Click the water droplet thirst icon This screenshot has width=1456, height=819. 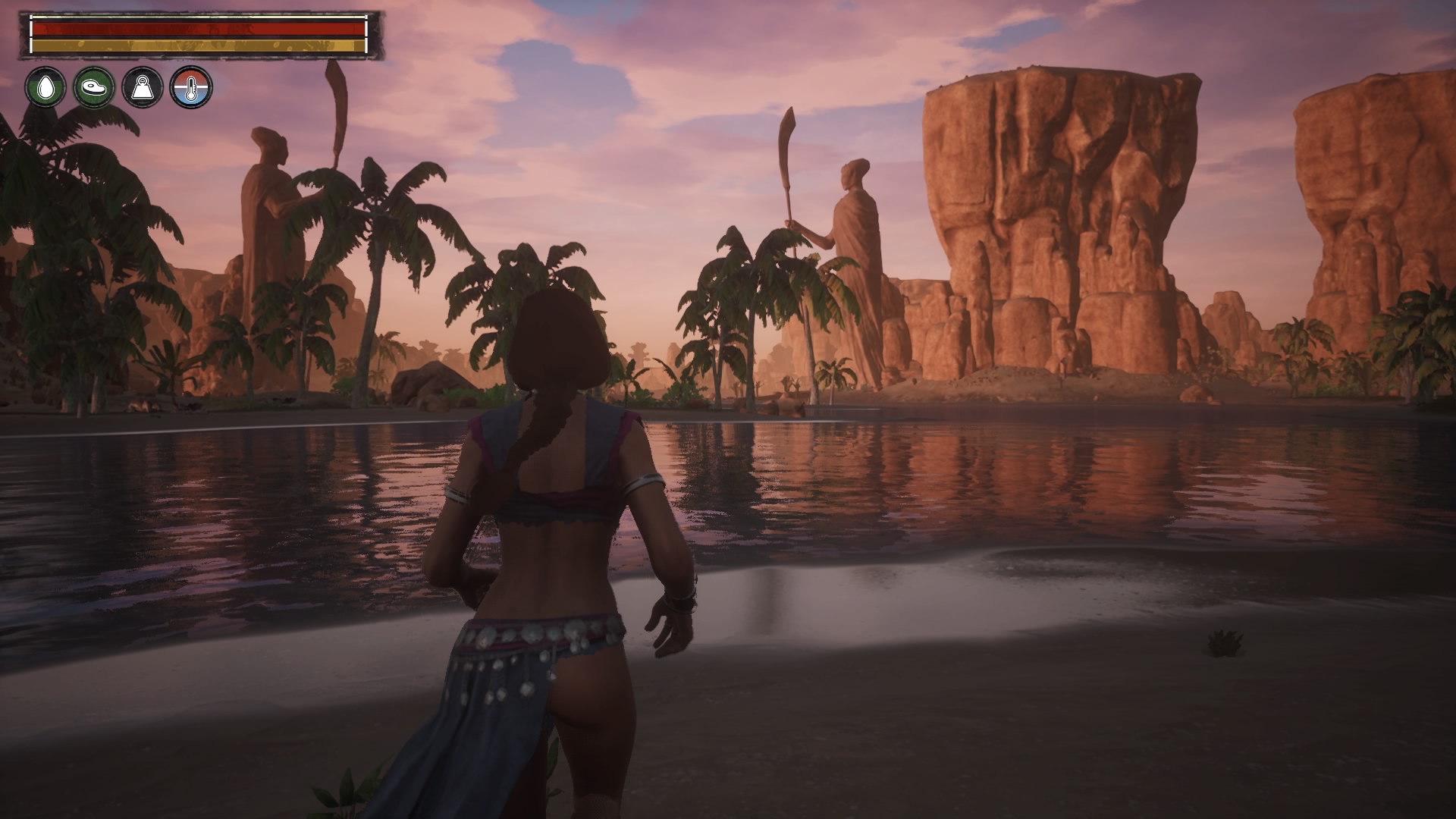[x=45, y=87]
